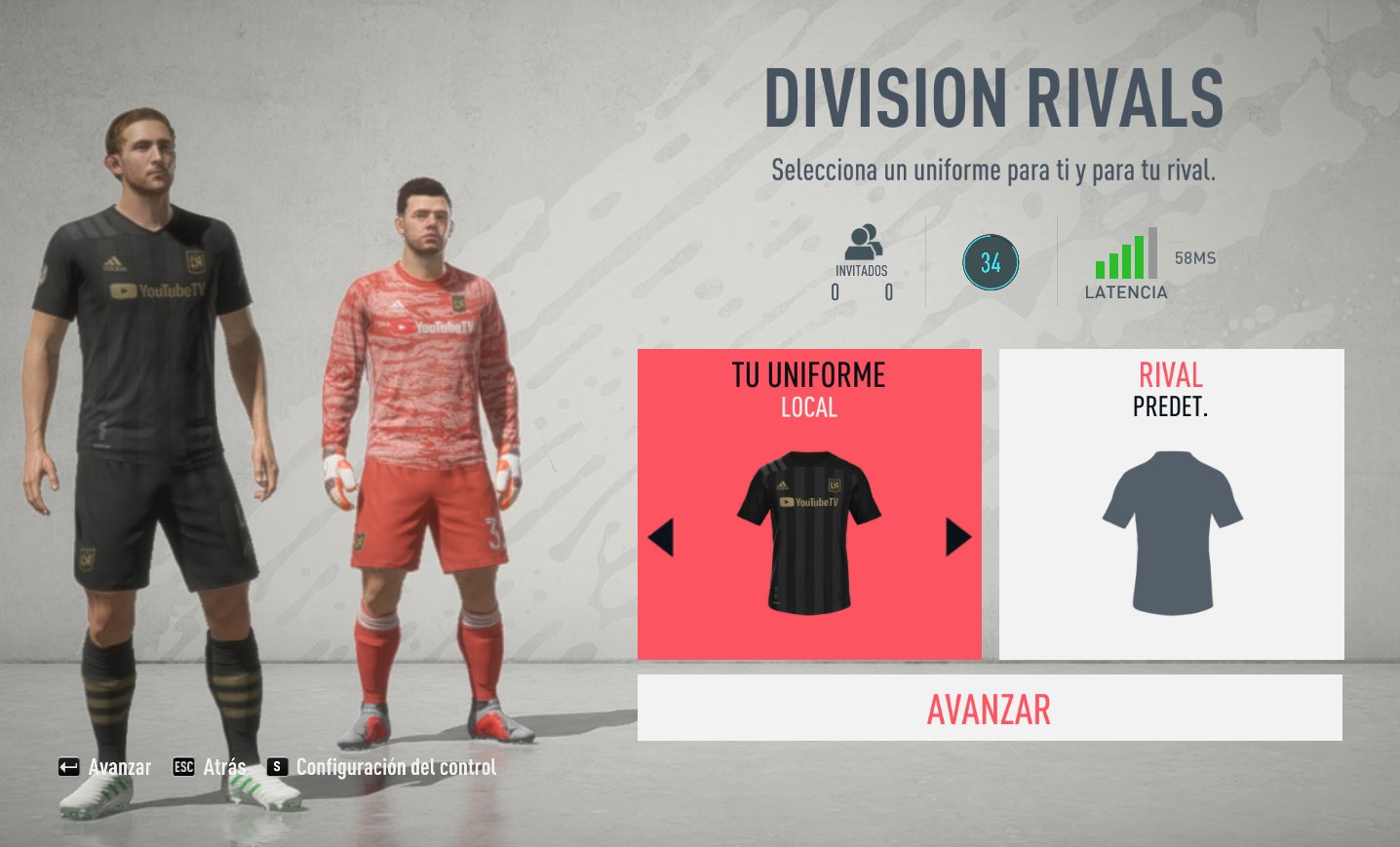The width and height of the screenshot is (1400, 847).
Task: Choose the Rival kit panel
Action: click(x=1171, y=503)
